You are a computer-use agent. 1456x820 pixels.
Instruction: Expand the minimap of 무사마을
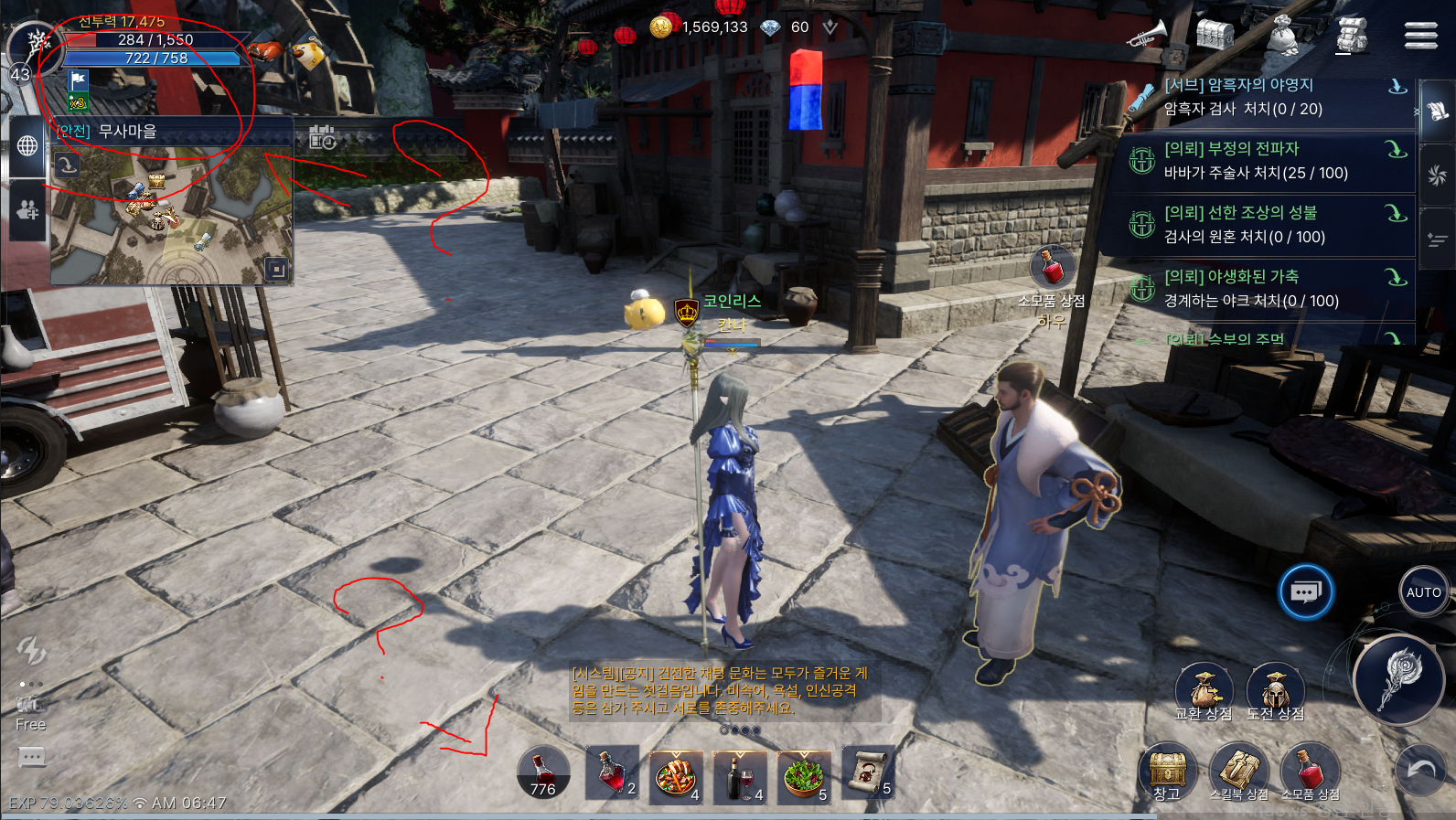(276, 269)
